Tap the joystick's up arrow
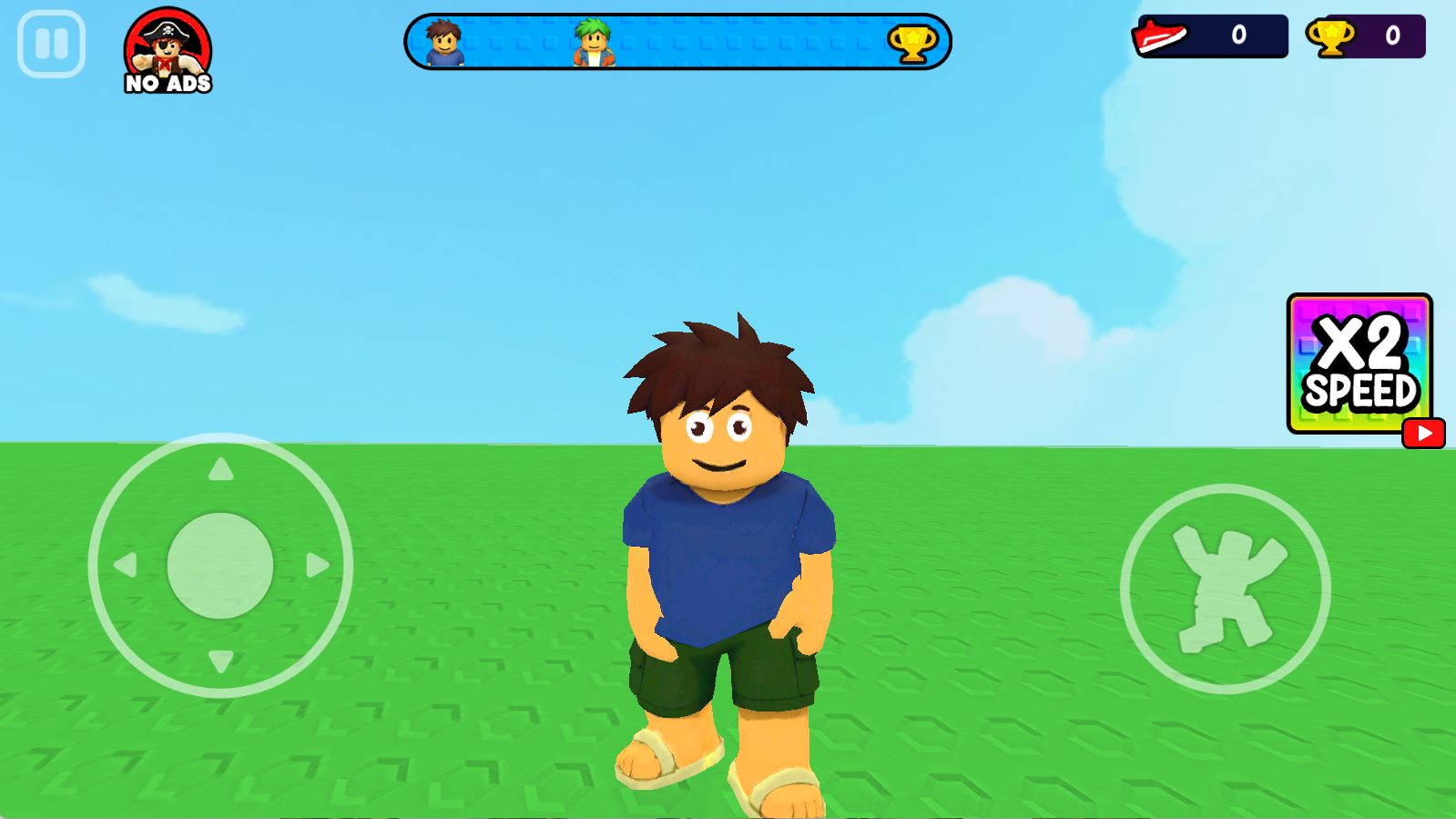 click(220, 470)
